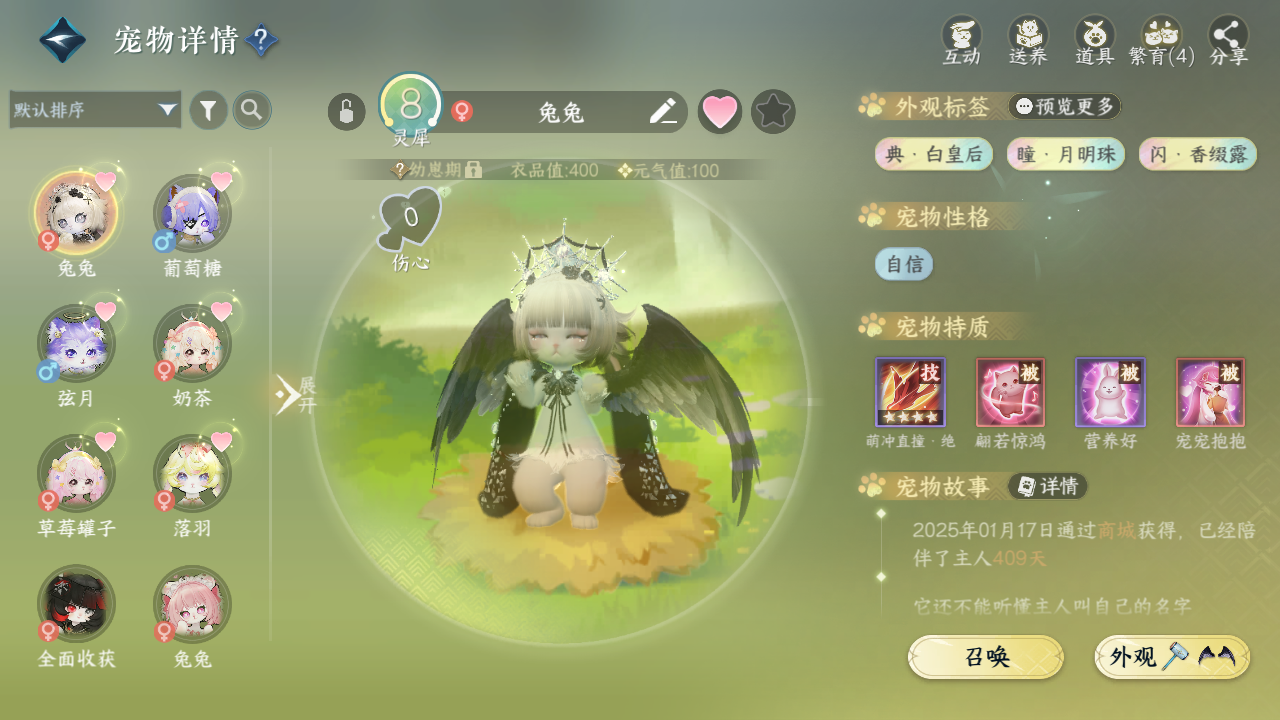Choose the pet named 落羽

click(x=192, y=474)
